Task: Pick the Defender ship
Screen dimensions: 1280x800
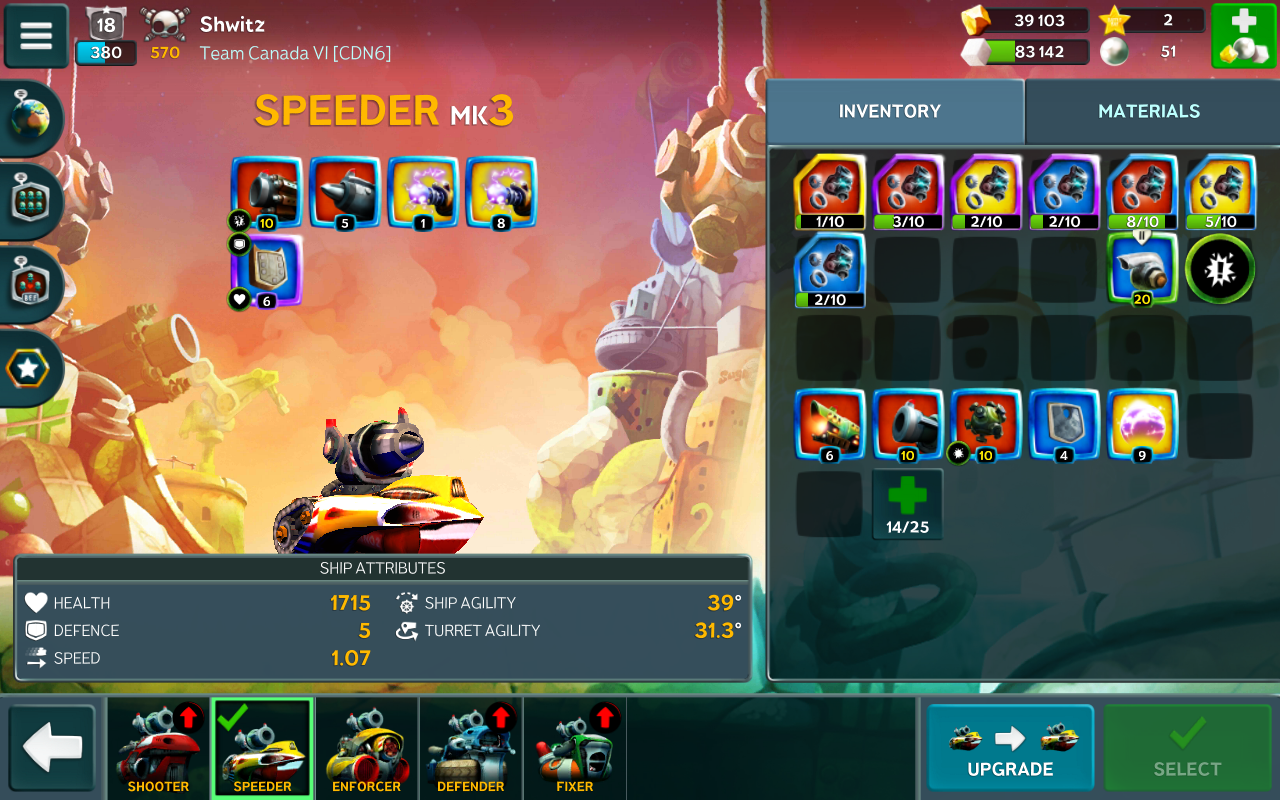Action: point(470,748)
